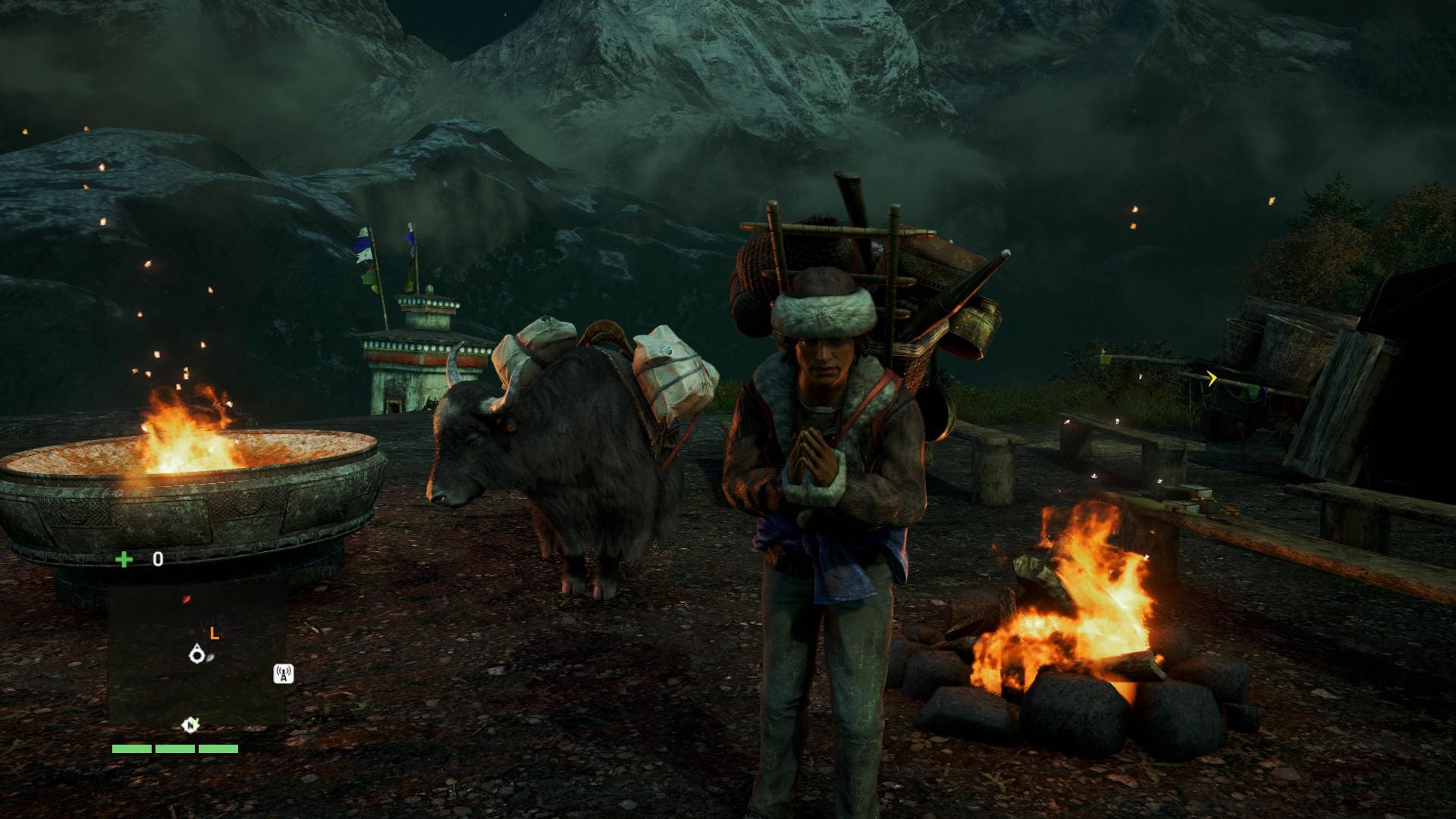Click the orange L marker on minimap
Screen dimensions: 1456x819
(215, 633)
